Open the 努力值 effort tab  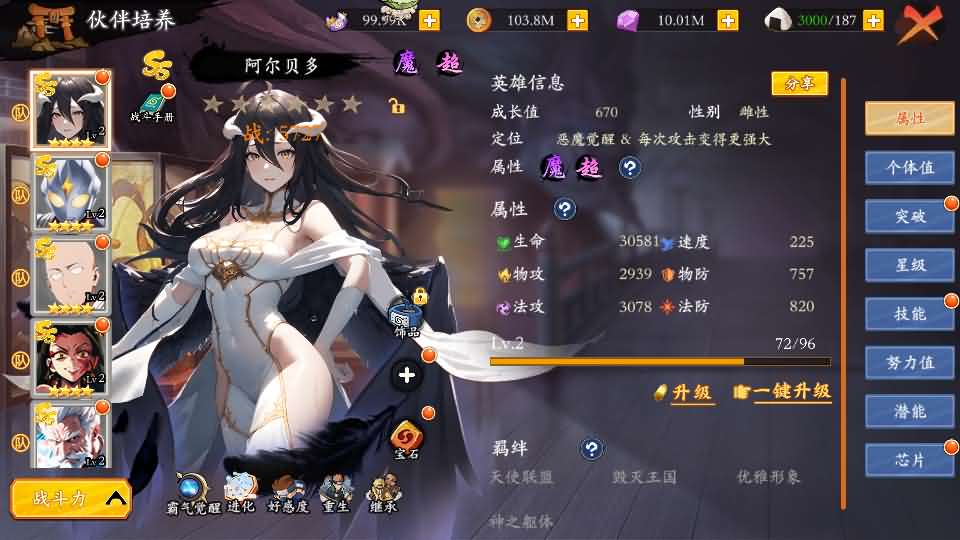[x=909, y=363]
